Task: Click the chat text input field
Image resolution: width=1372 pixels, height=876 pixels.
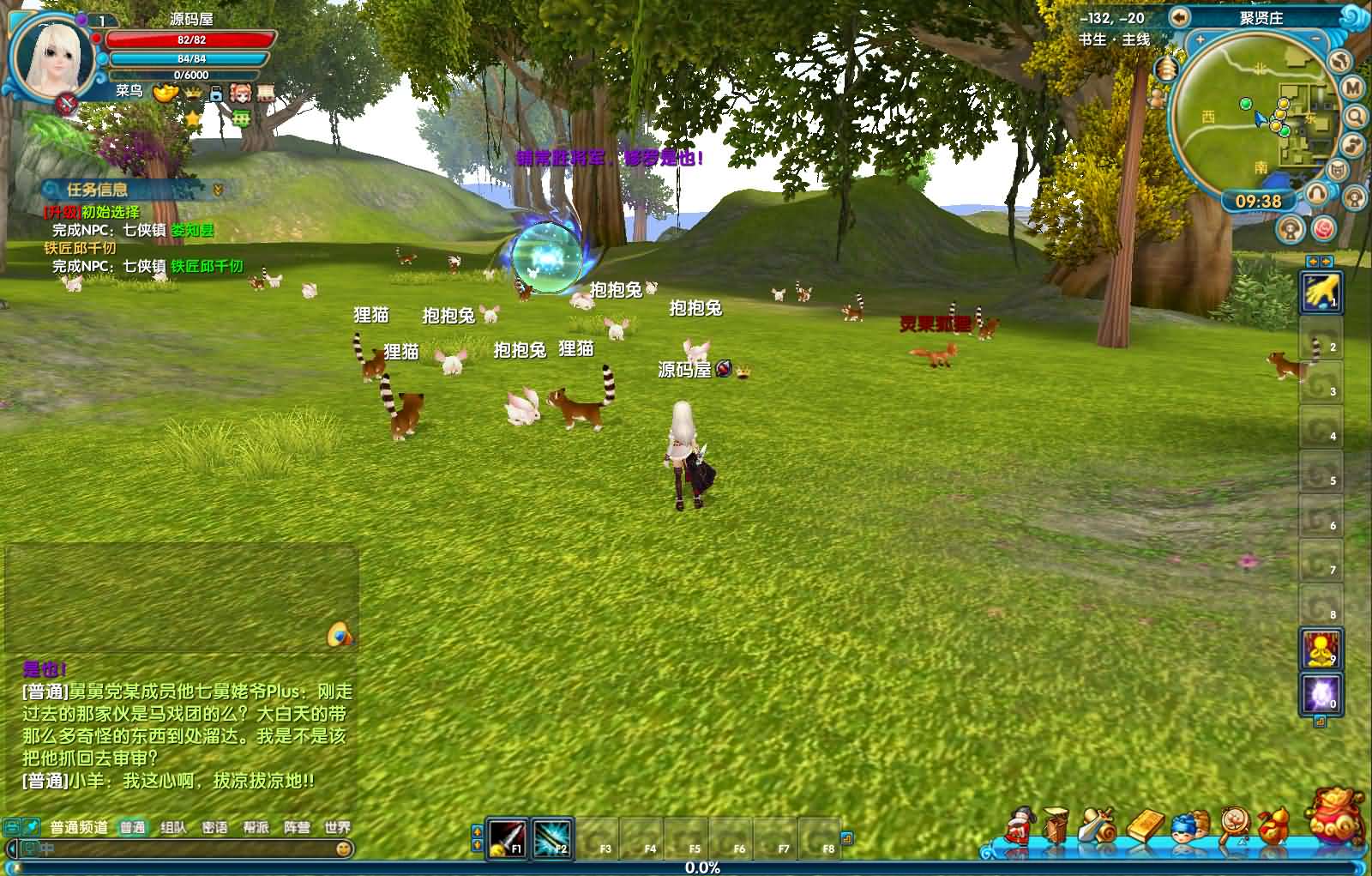Action: [x=180, y=849]
